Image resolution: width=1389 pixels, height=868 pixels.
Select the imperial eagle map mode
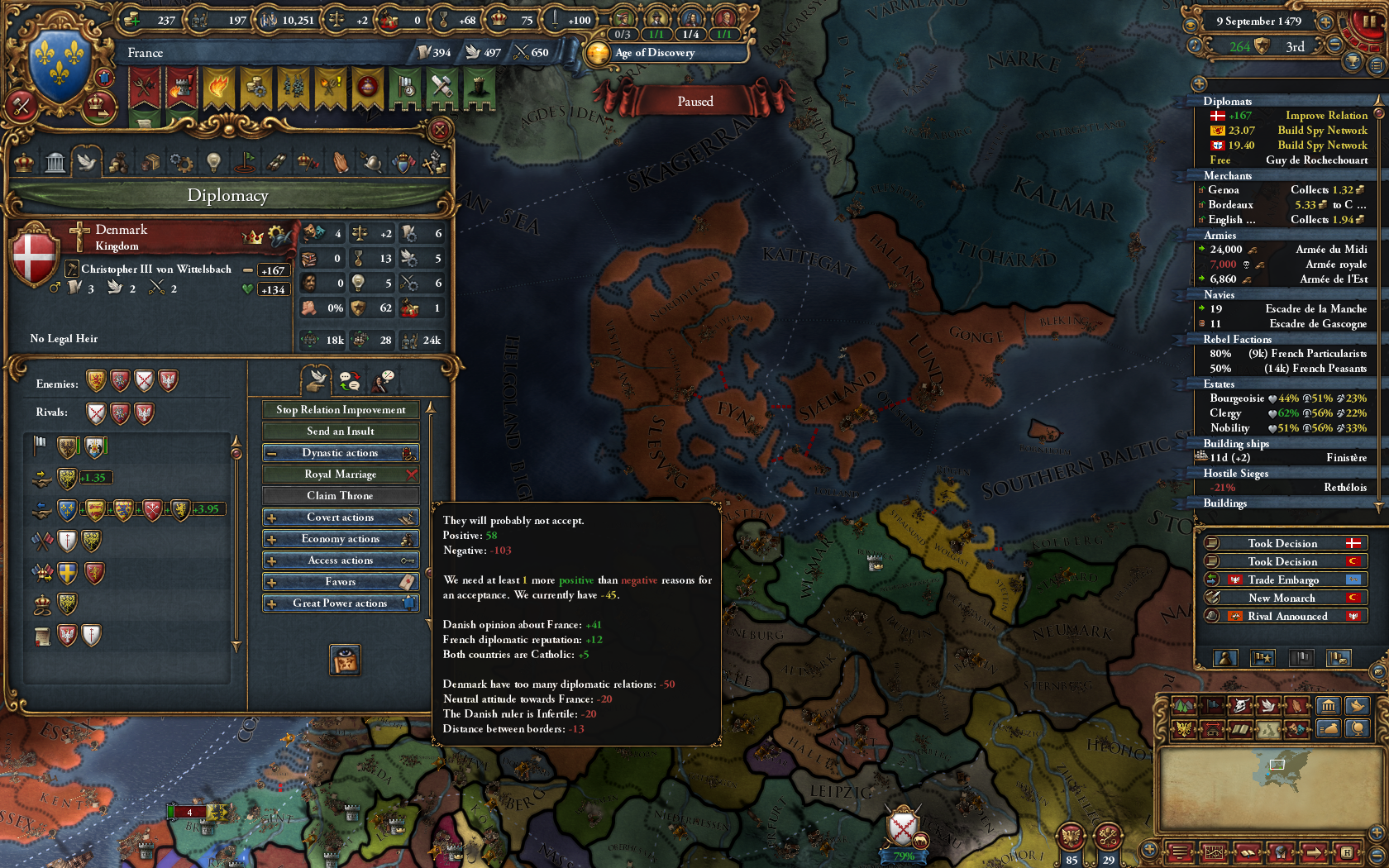pos(1184,728)
